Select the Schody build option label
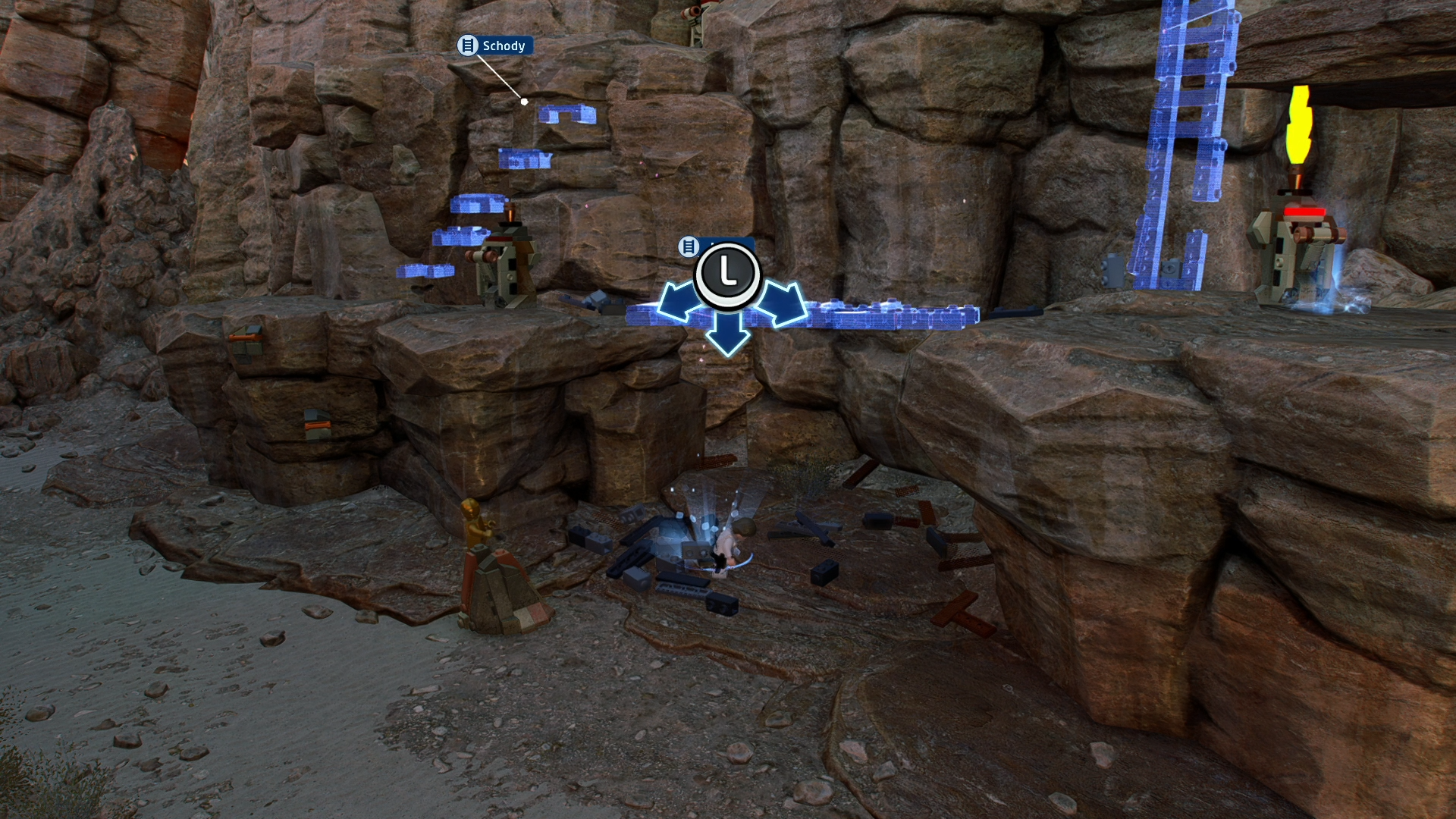This screenshot has height=819, width=1456. click(495, 46)
